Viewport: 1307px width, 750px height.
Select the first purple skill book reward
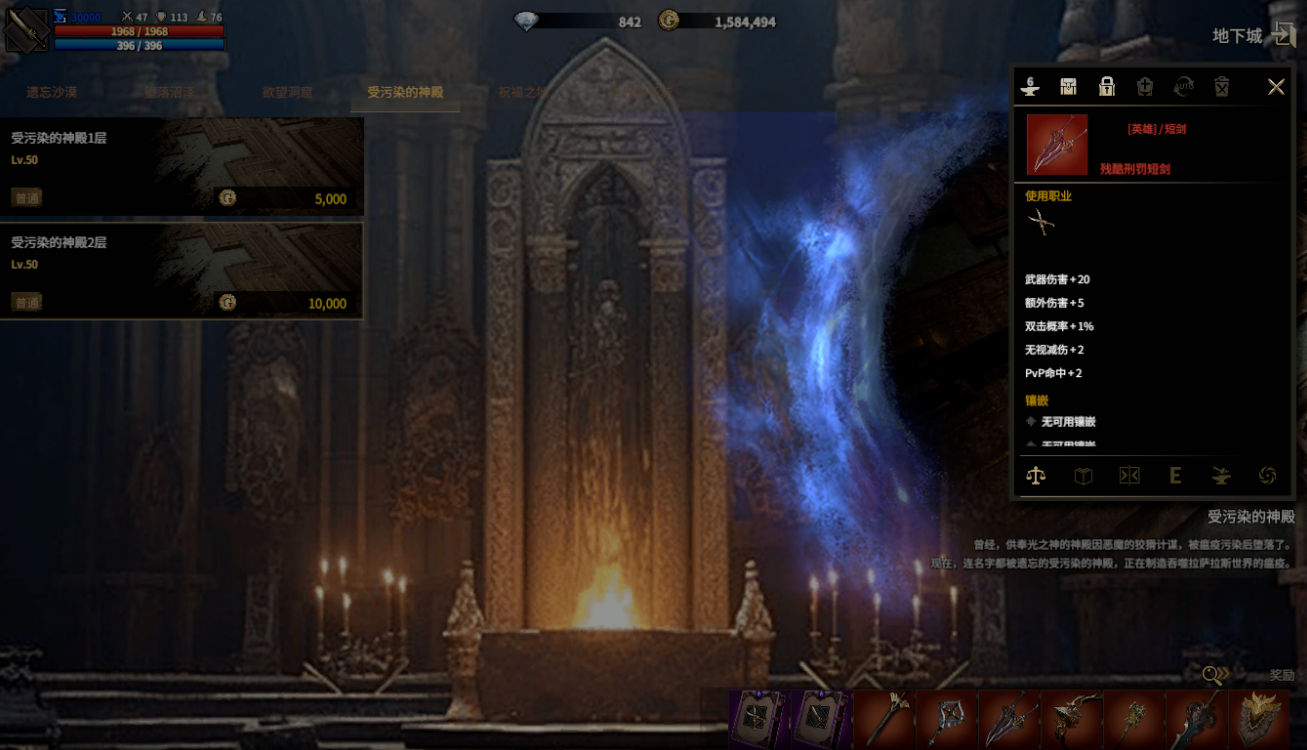[x=759, y=719]
